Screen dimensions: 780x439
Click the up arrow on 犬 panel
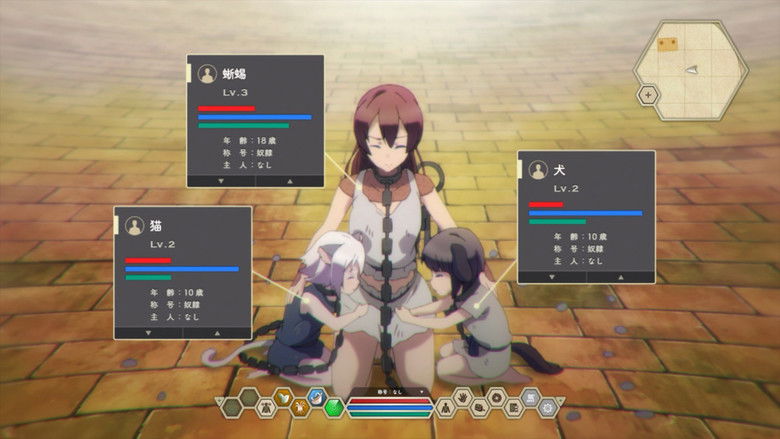click(621, 277)
